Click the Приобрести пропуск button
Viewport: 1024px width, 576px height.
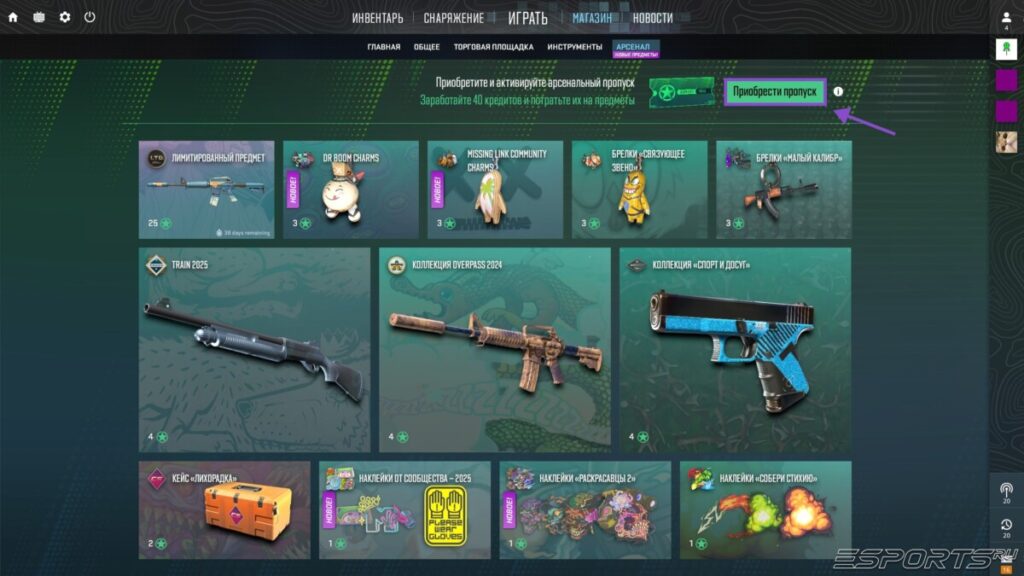click(x=775, y=92)
